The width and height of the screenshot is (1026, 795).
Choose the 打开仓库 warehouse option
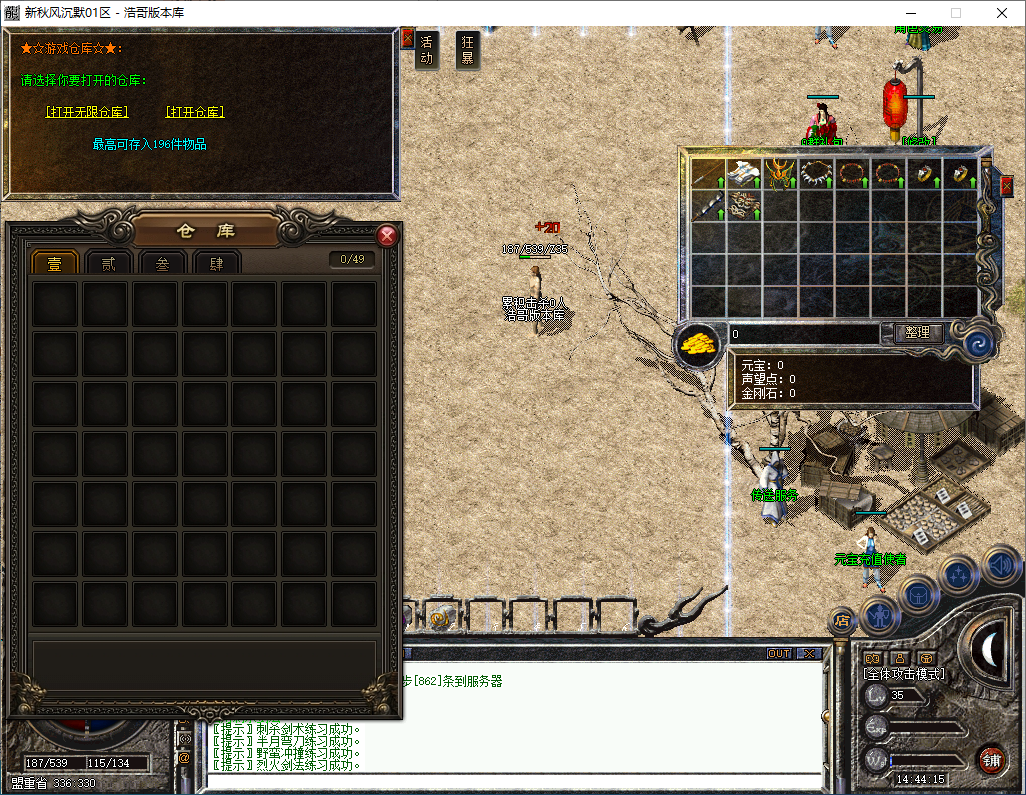coord(195,112)
